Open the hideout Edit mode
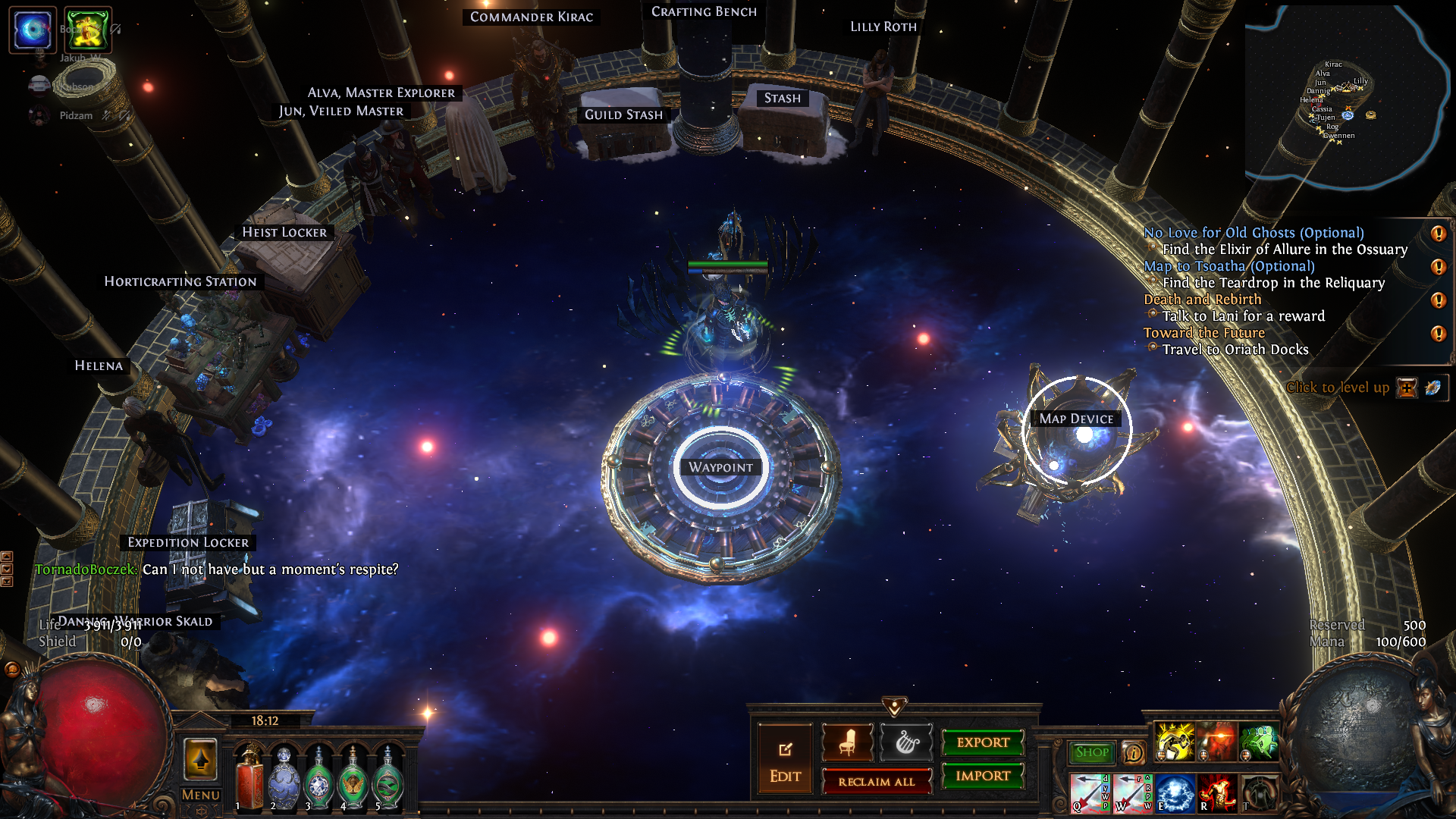1456x819 pixels. pos(785,761)
